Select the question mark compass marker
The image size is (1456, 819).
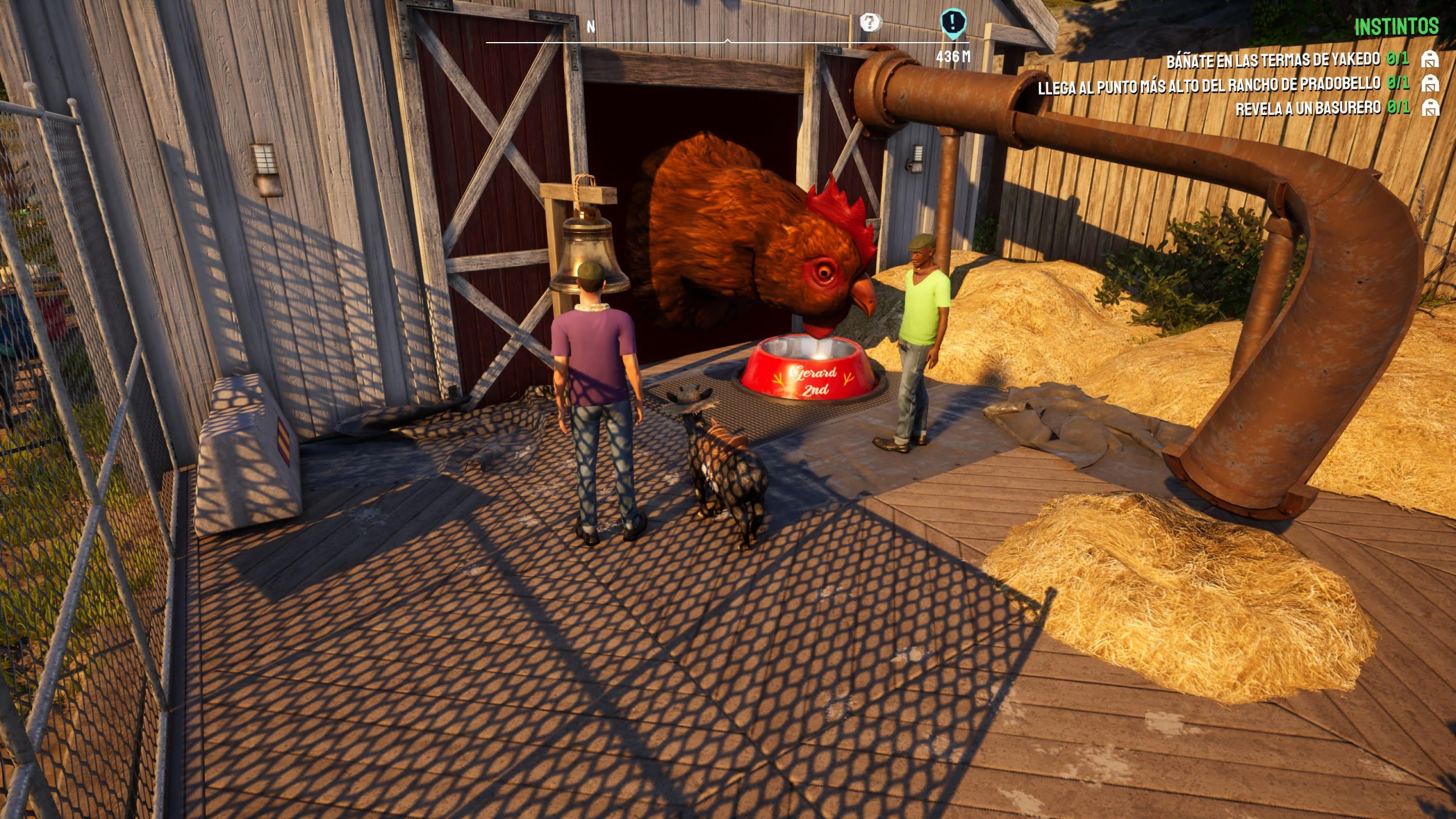pos(869,23)
